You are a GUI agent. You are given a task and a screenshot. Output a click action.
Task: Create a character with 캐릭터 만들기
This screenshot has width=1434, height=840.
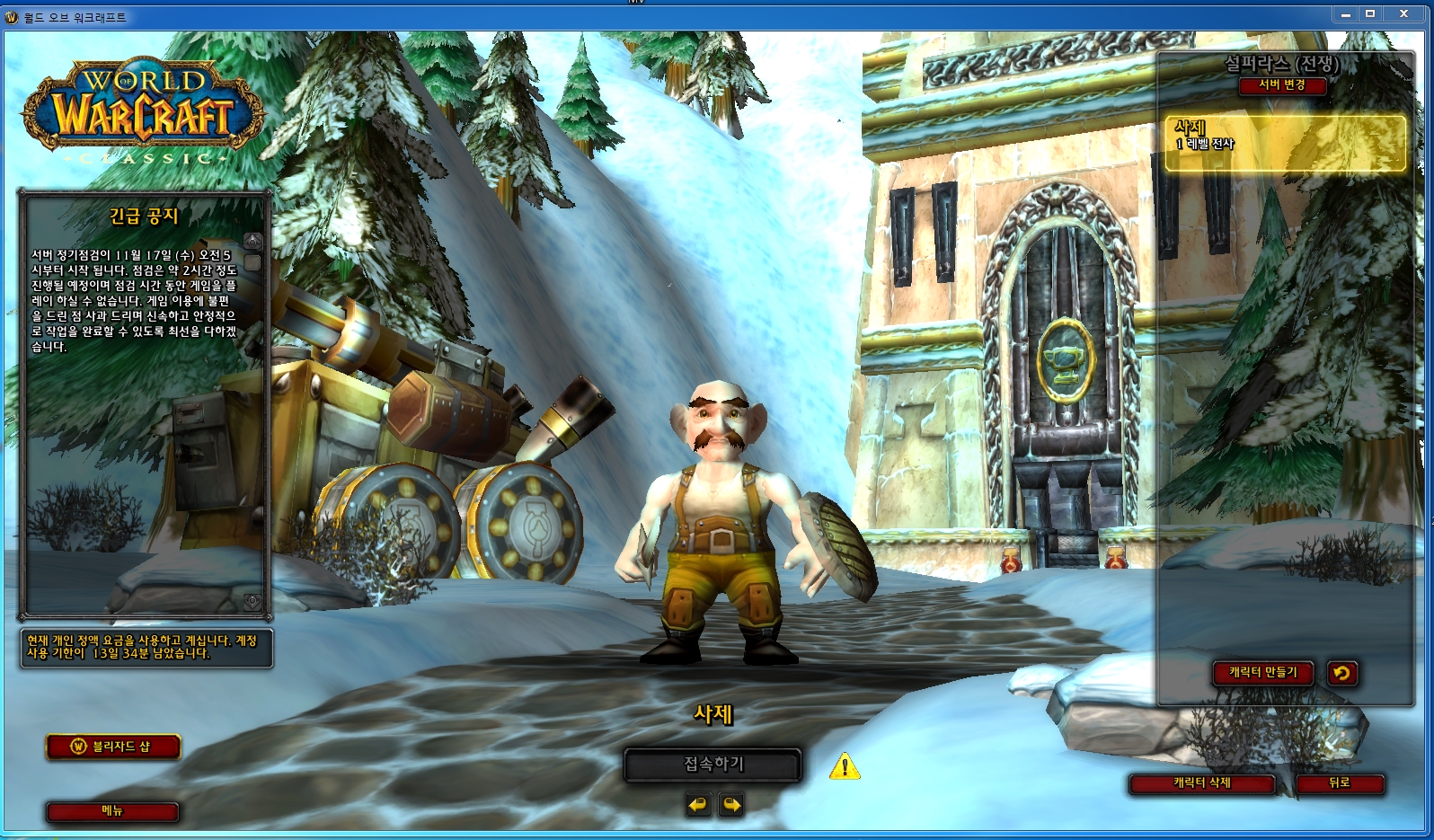[1263, 673]
